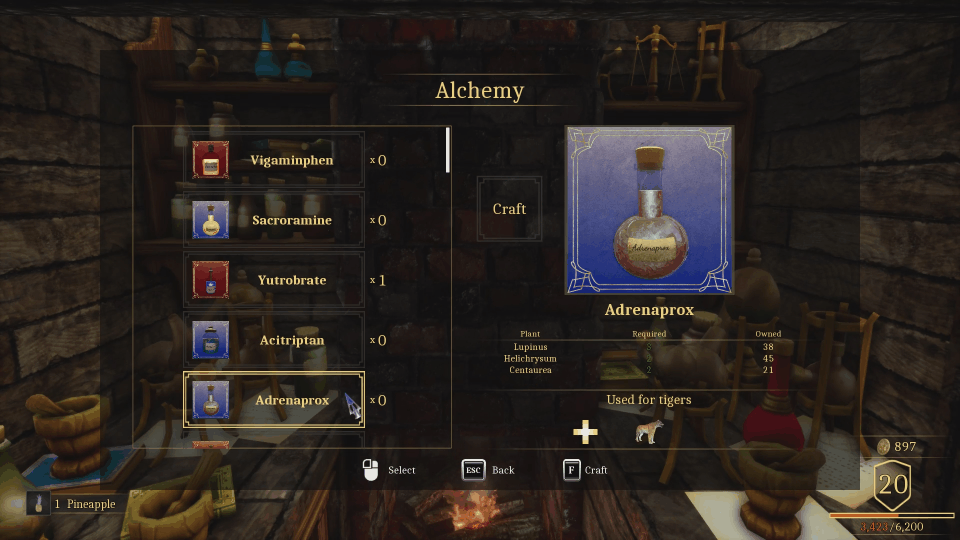Select Acitriptan from the alchemy list
960x540 pixels.
pyautogui.click(x=274, y=340)
